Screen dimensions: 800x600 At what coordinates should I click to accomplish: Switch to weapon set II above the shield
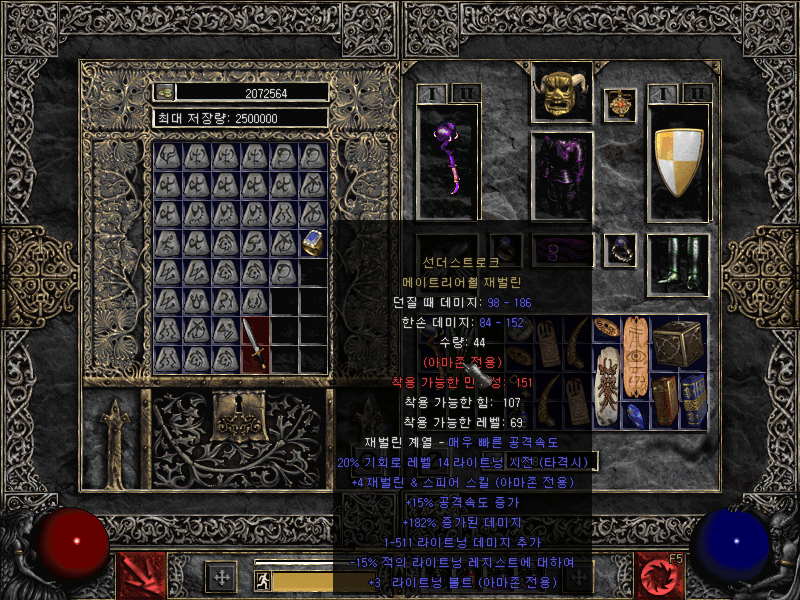click(x=696, y=93)
